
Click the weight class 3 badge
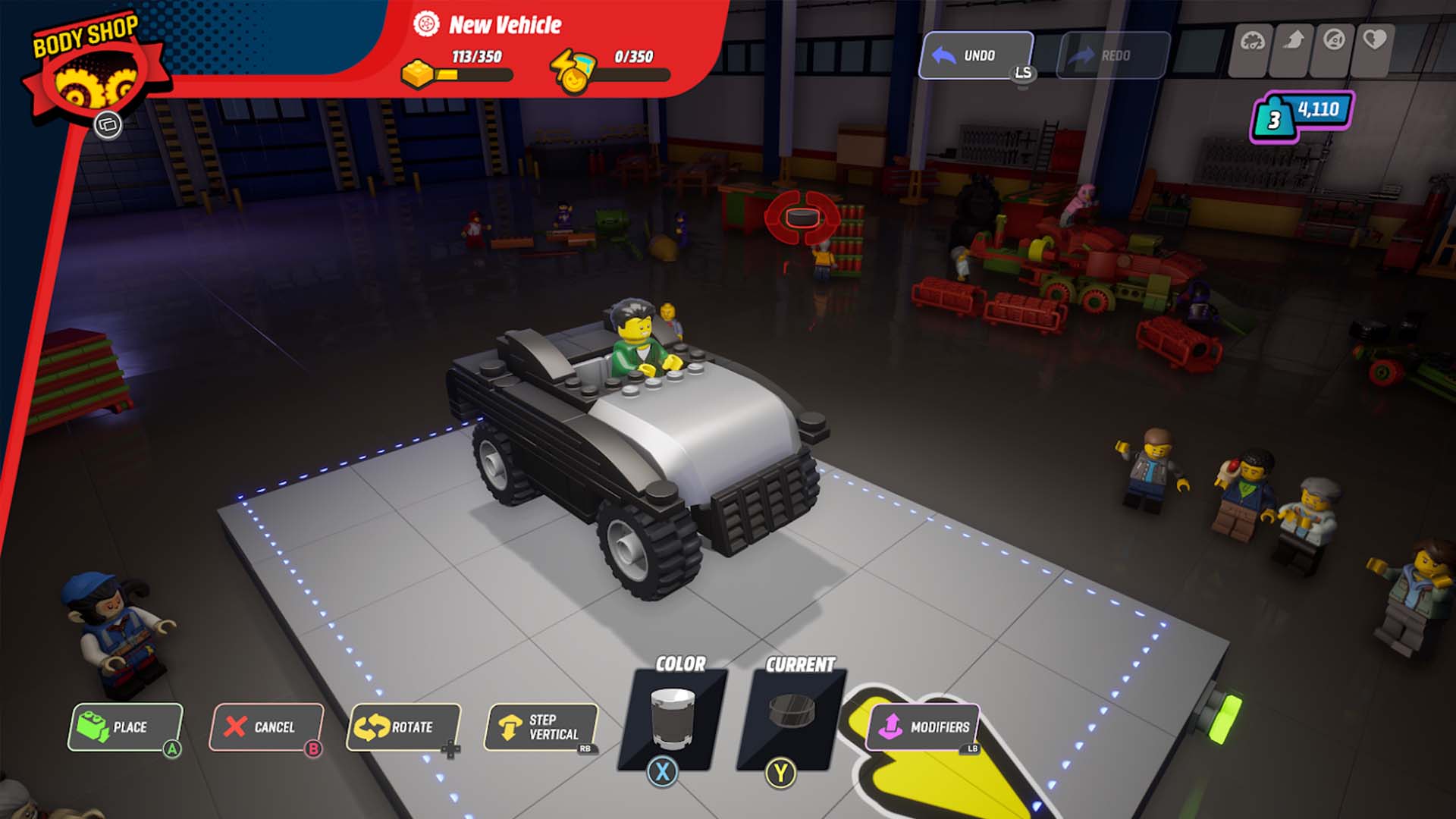(x=1274, y=118)
